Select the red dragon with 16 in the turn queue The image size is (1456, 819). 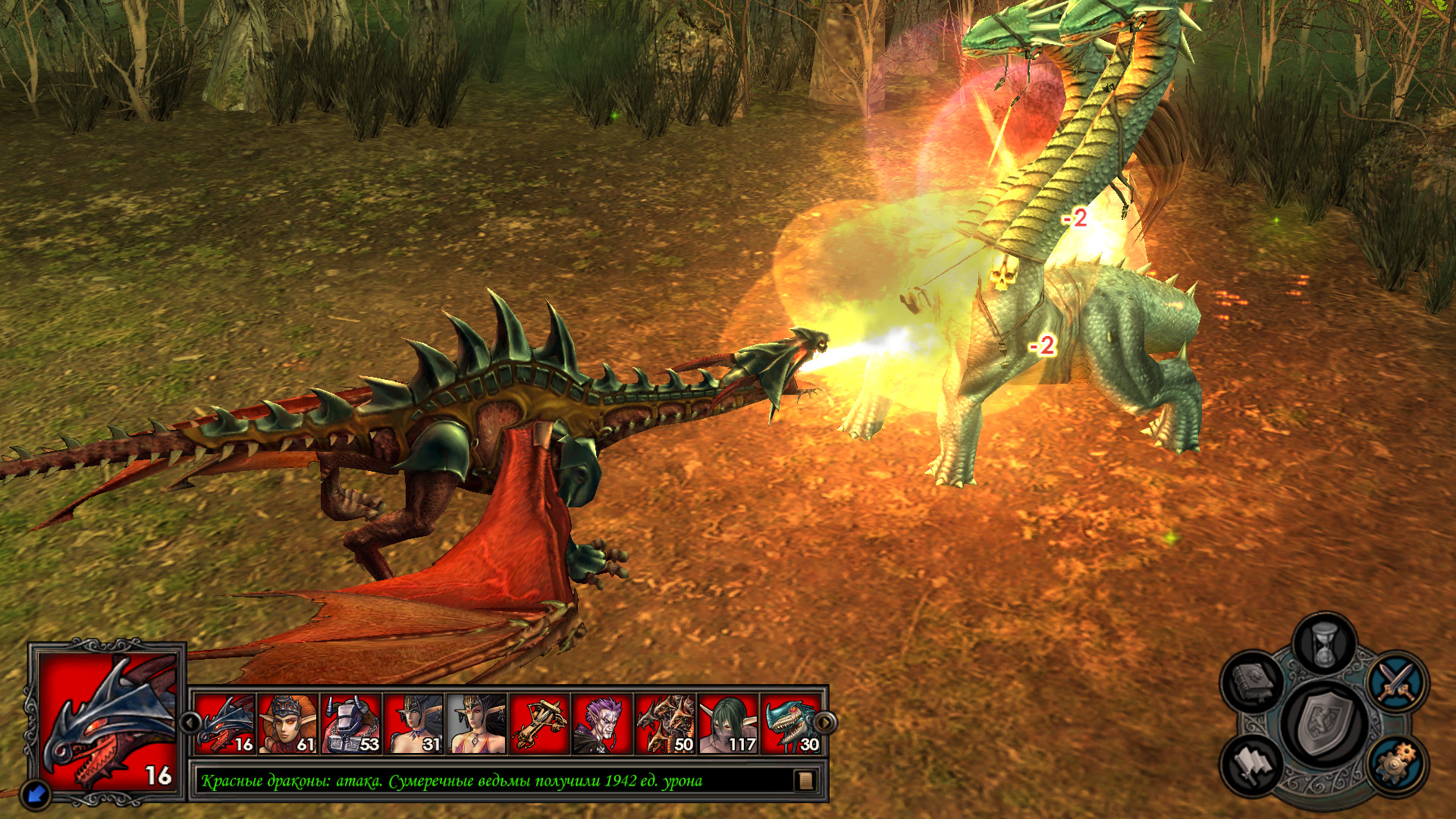click(x=225, y=724)
